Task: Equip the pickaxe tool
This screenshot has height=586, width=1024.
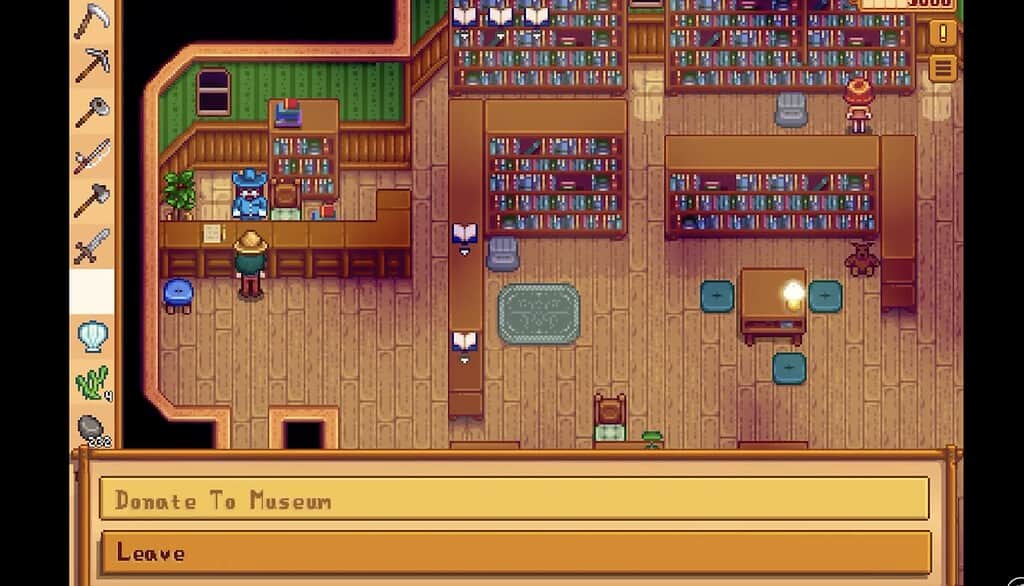Action: click(x=92, y=65)
